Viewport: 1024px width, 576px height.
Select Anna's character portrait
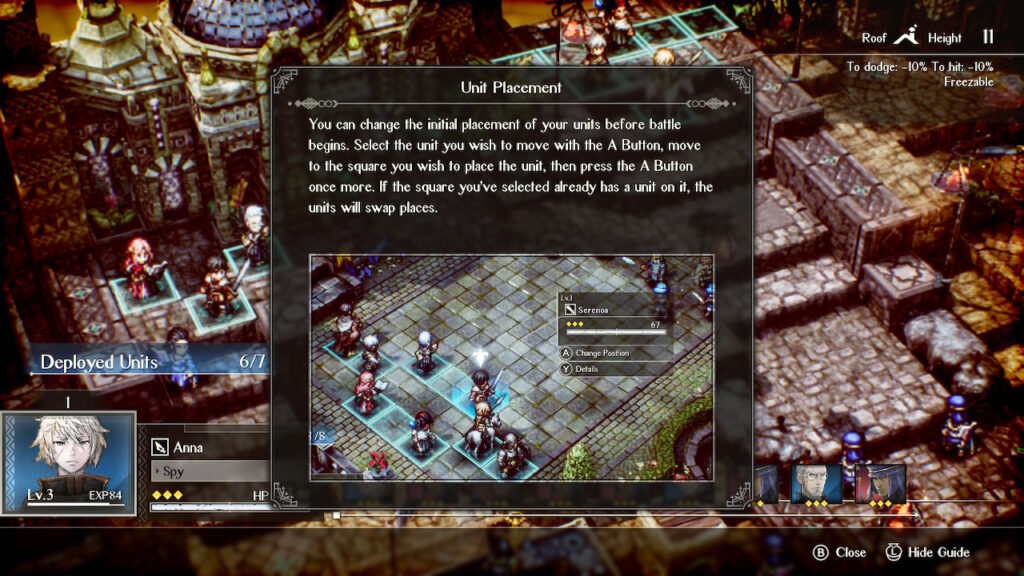68,462
